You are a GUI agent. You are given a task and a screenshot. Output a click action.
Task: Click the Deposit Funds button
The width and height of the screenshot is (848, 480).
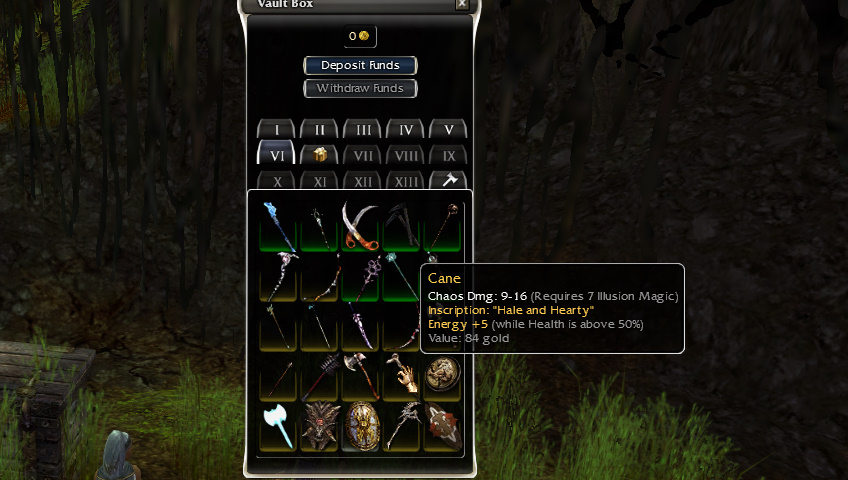[x=360, y=65]
